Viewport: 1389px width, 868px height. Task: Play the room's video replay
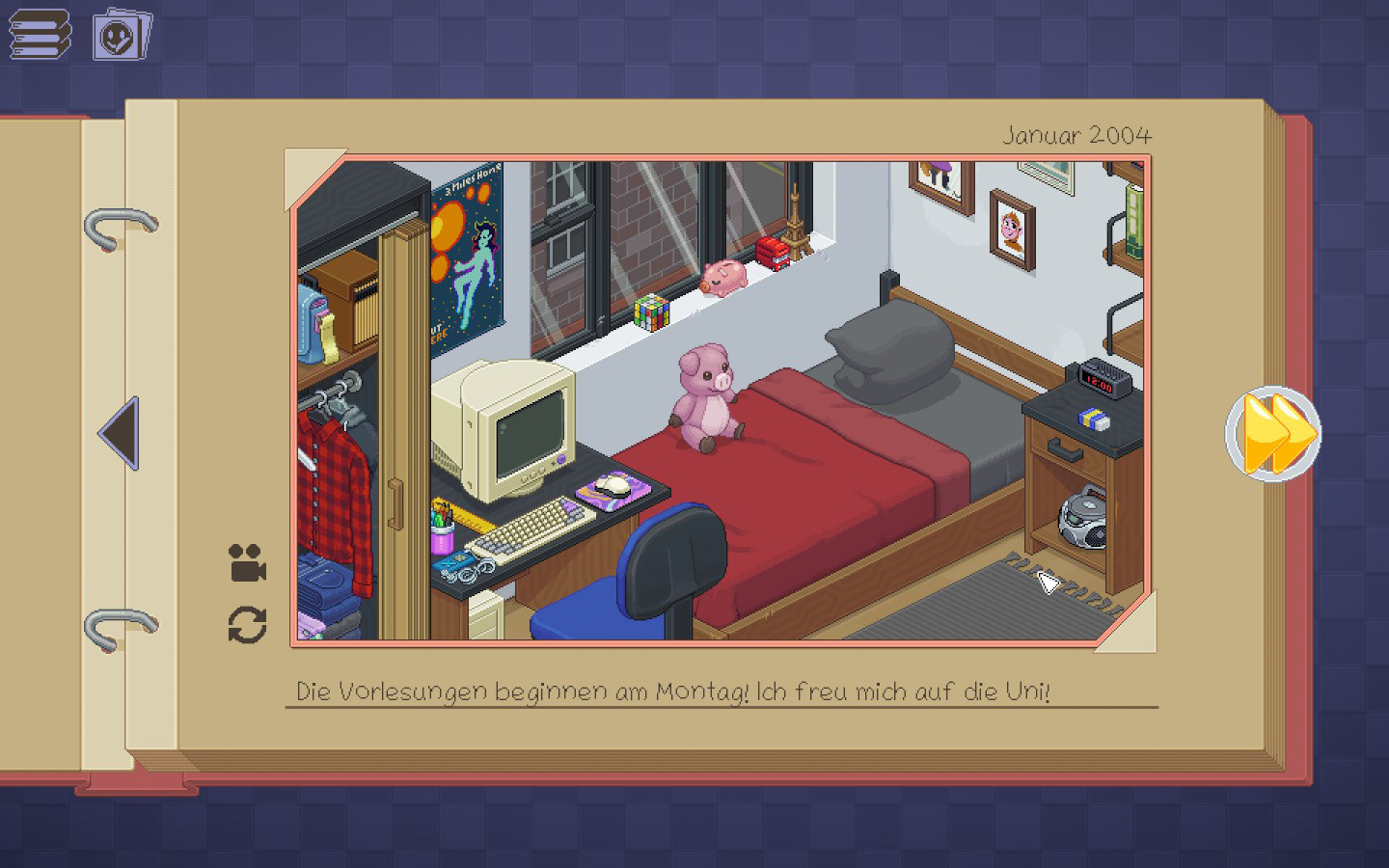click(x=247, y=563)
